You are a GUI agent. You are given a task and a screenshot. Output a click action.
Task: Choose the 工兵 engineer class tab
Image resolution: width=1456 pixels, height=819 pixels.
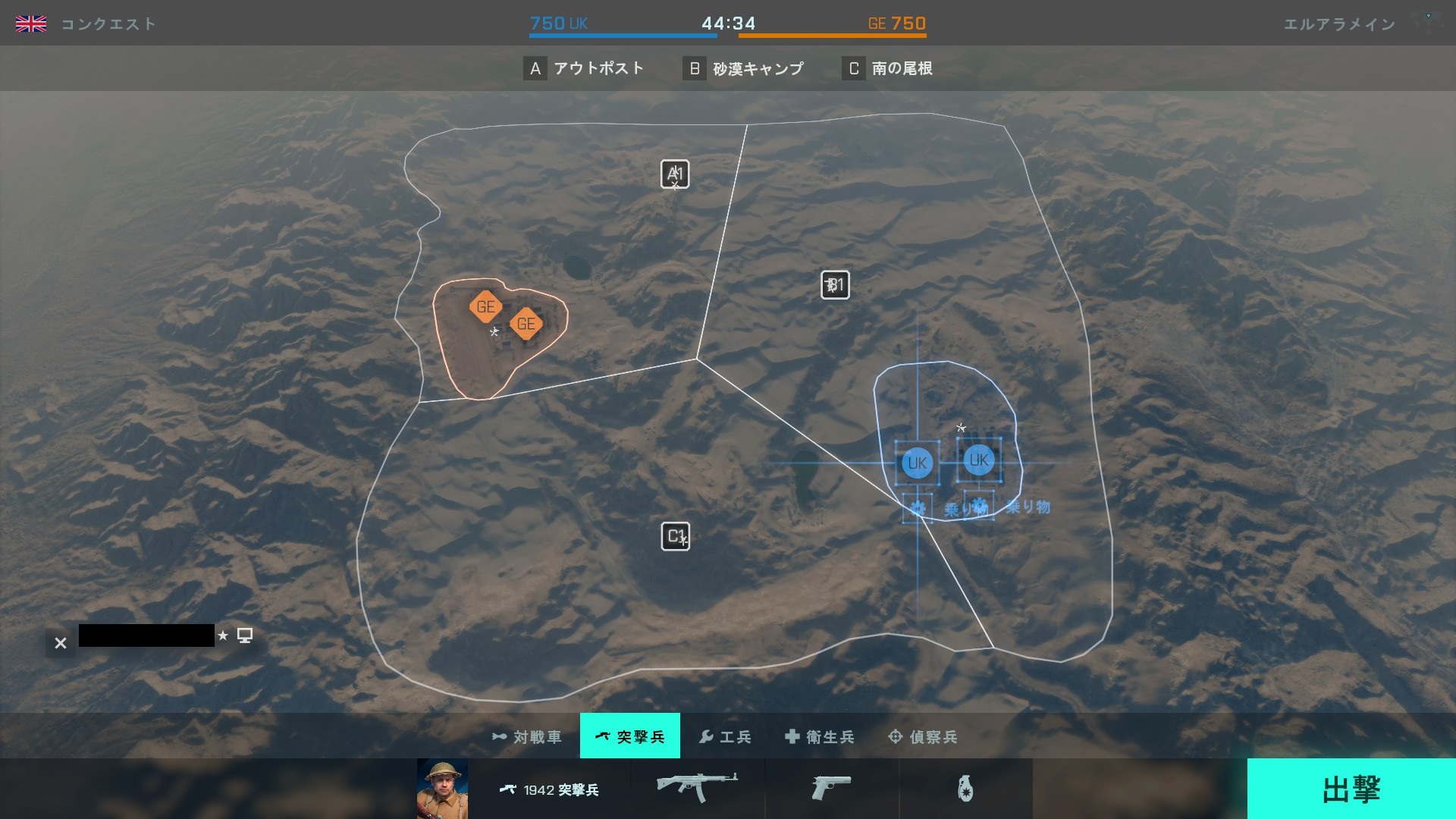coord(725,736)
